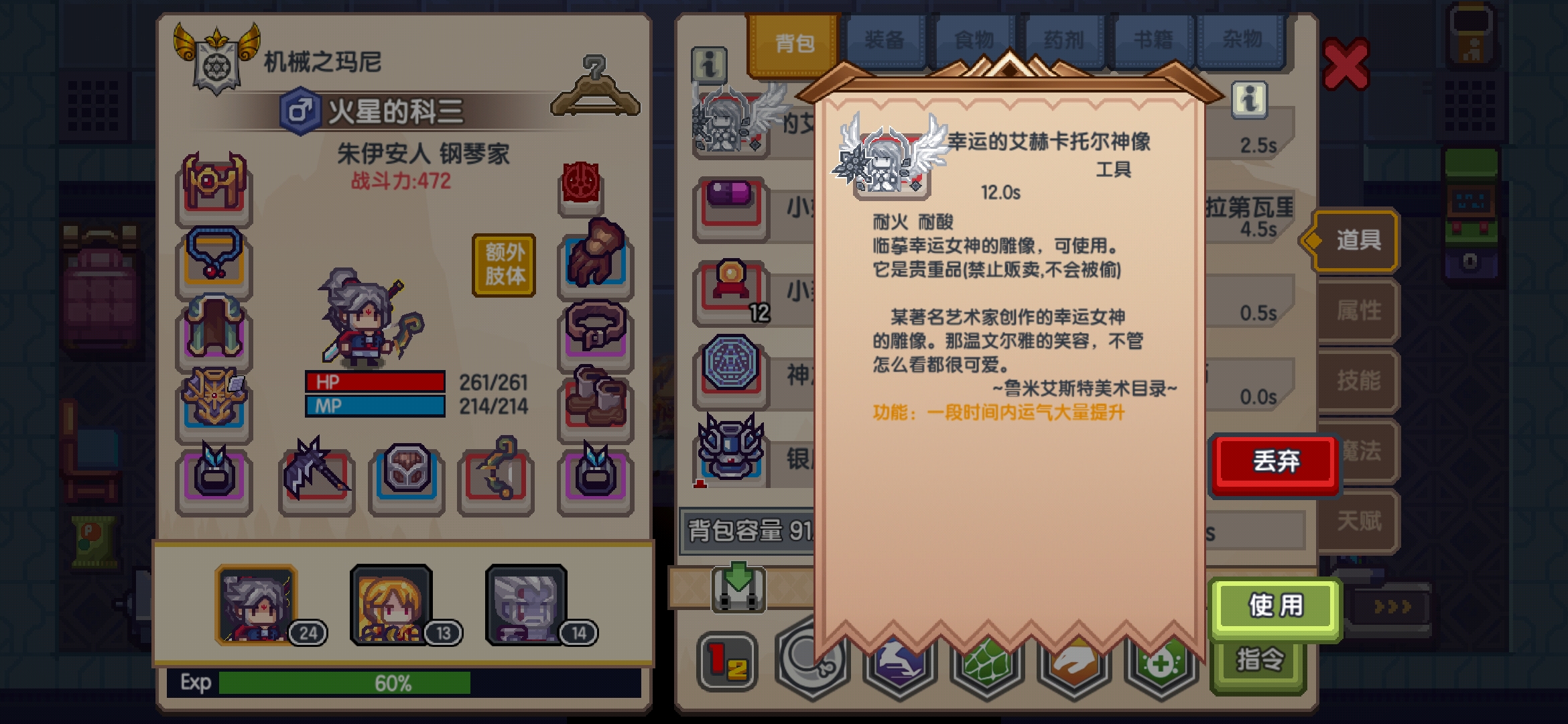Click the equipped bow weapon slot
The height and width of the screenshot is (724, 1568).
pos(495,477)
